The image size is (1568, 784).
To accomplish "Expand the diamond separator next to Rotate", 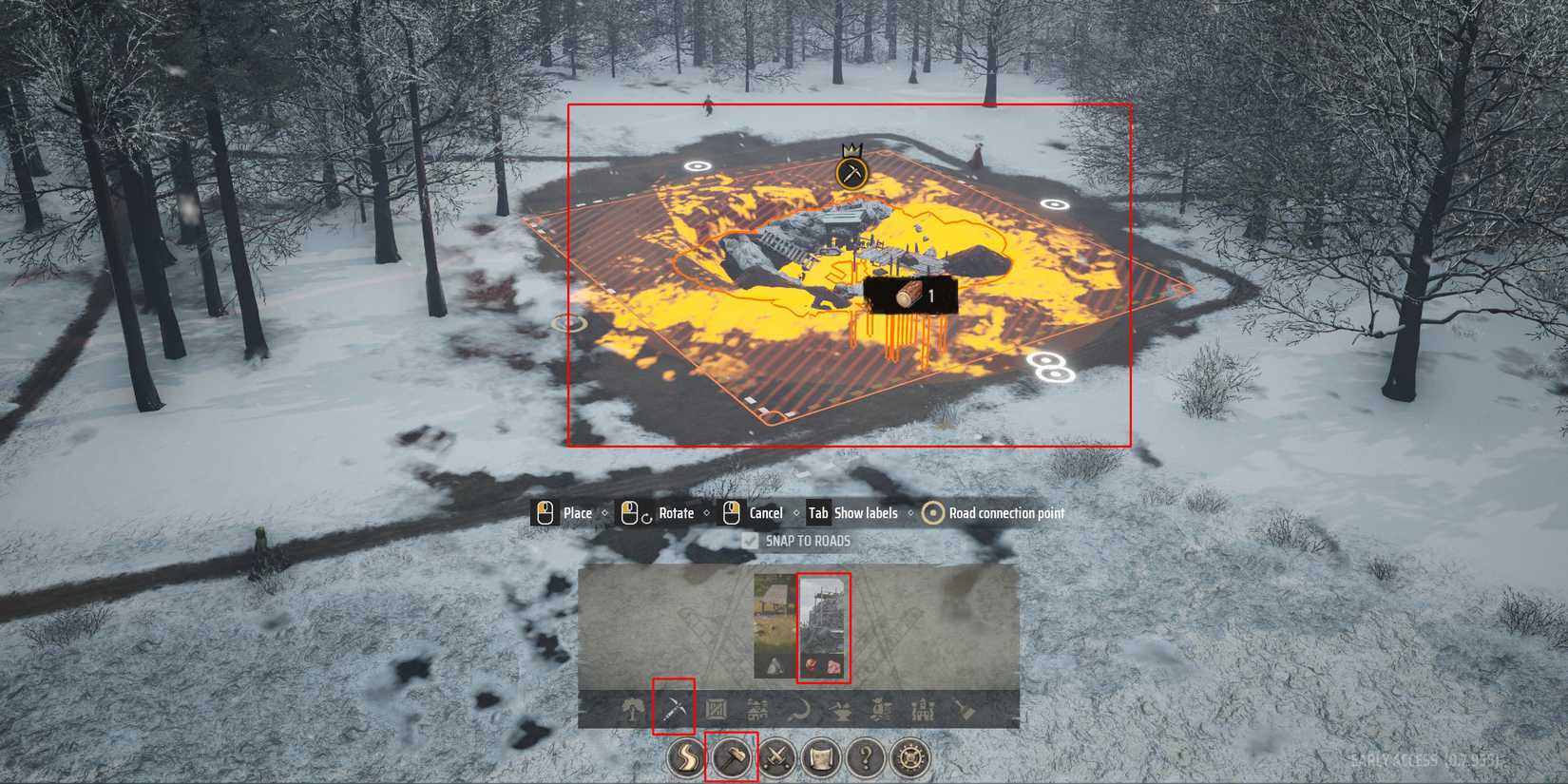I will tap(707, 513).
